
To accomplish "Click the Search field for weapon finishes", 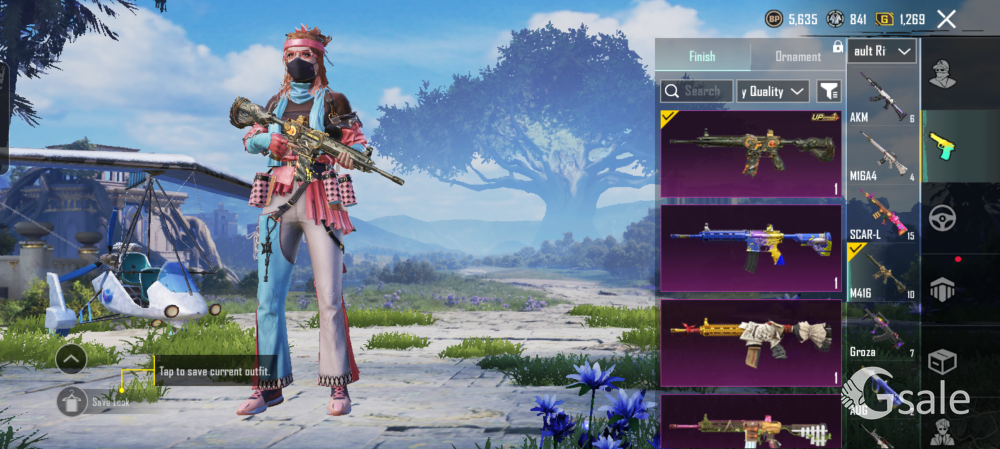I will pos(696,91).
